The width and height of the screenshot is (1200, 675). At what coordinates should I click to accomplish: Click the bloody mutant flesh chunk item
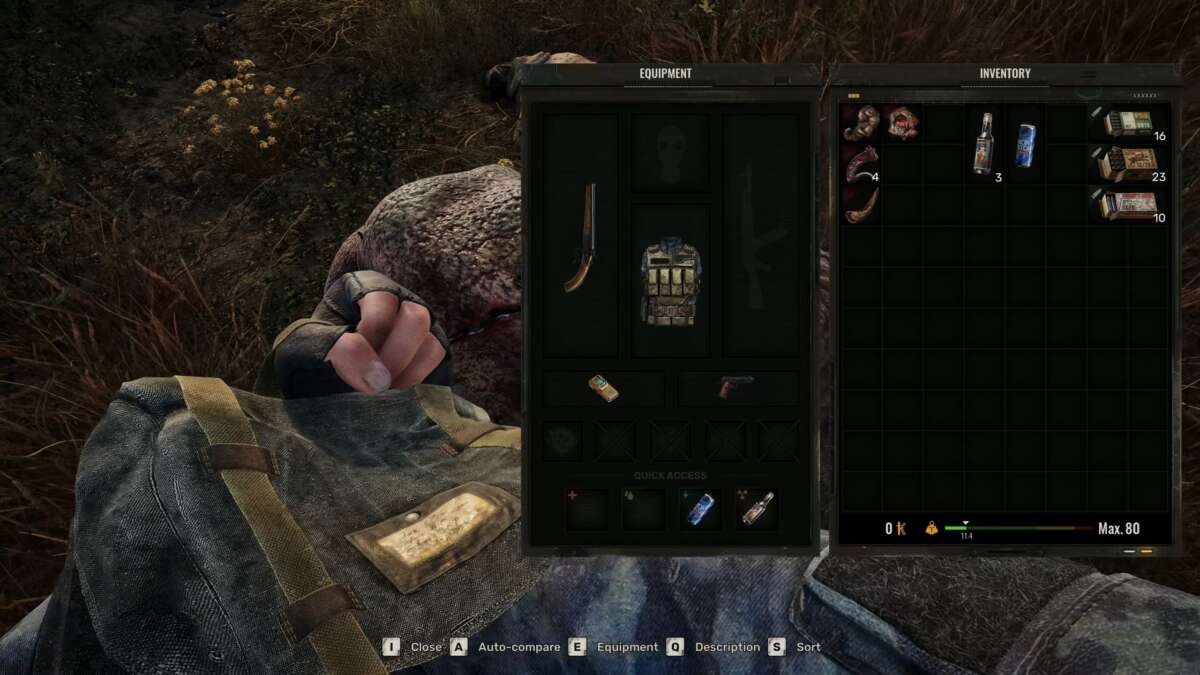[901, 123]
